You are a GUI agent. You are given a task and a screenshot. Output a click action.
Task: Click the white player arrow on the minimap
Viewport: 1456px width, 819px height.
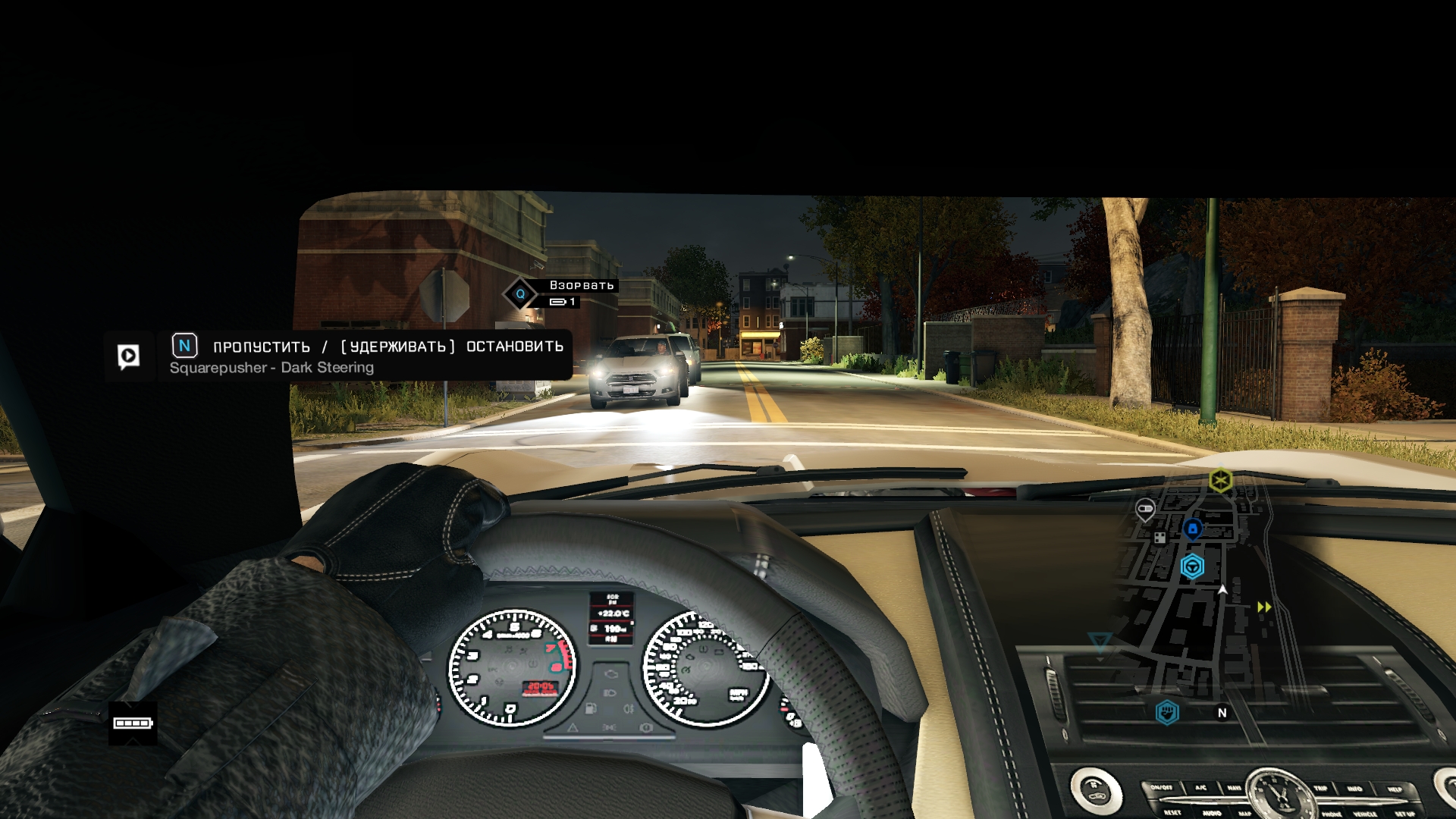(1222, 589)
